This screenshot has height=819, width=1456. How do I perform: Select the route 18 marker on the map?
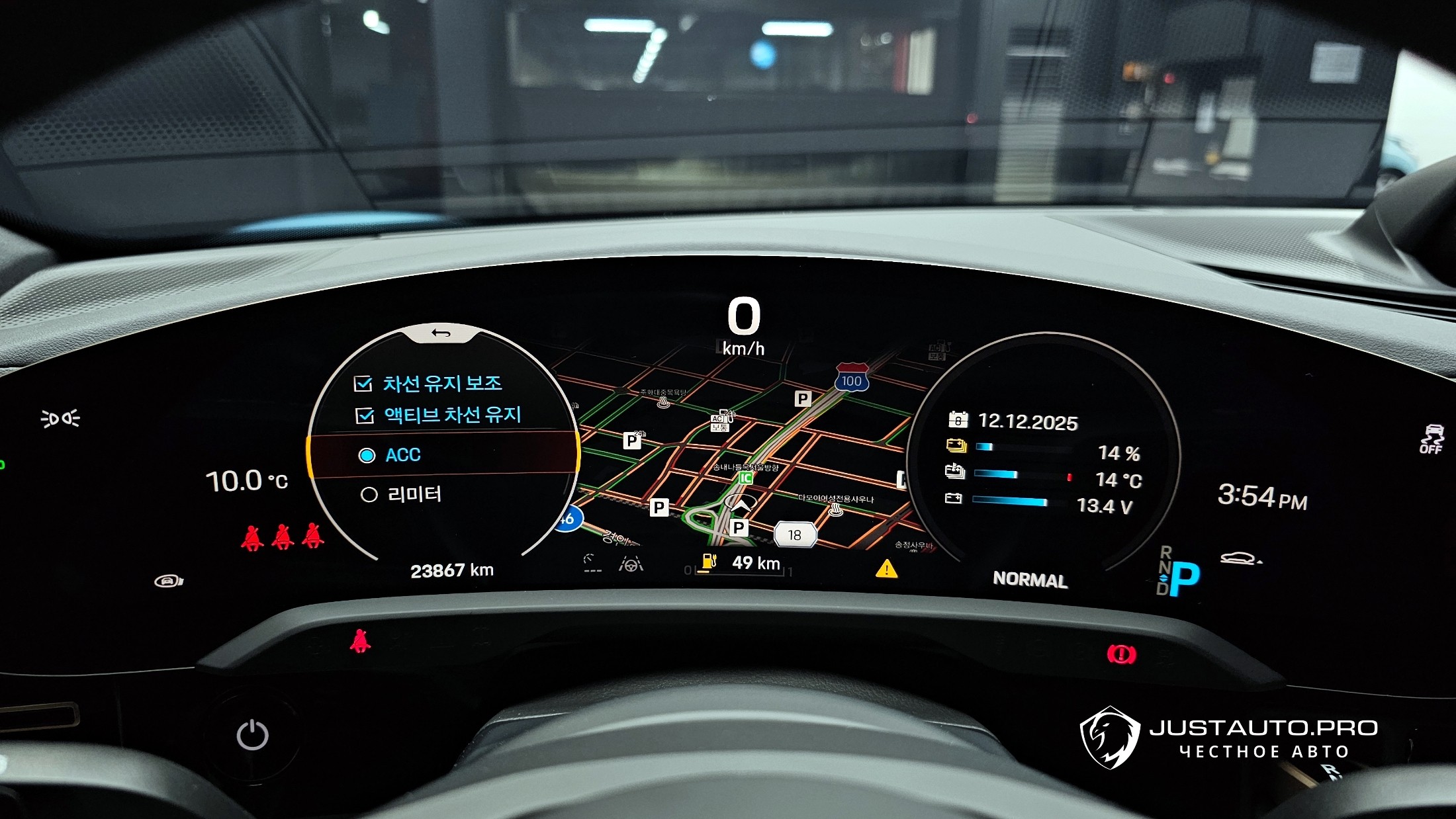click(795, 535)
